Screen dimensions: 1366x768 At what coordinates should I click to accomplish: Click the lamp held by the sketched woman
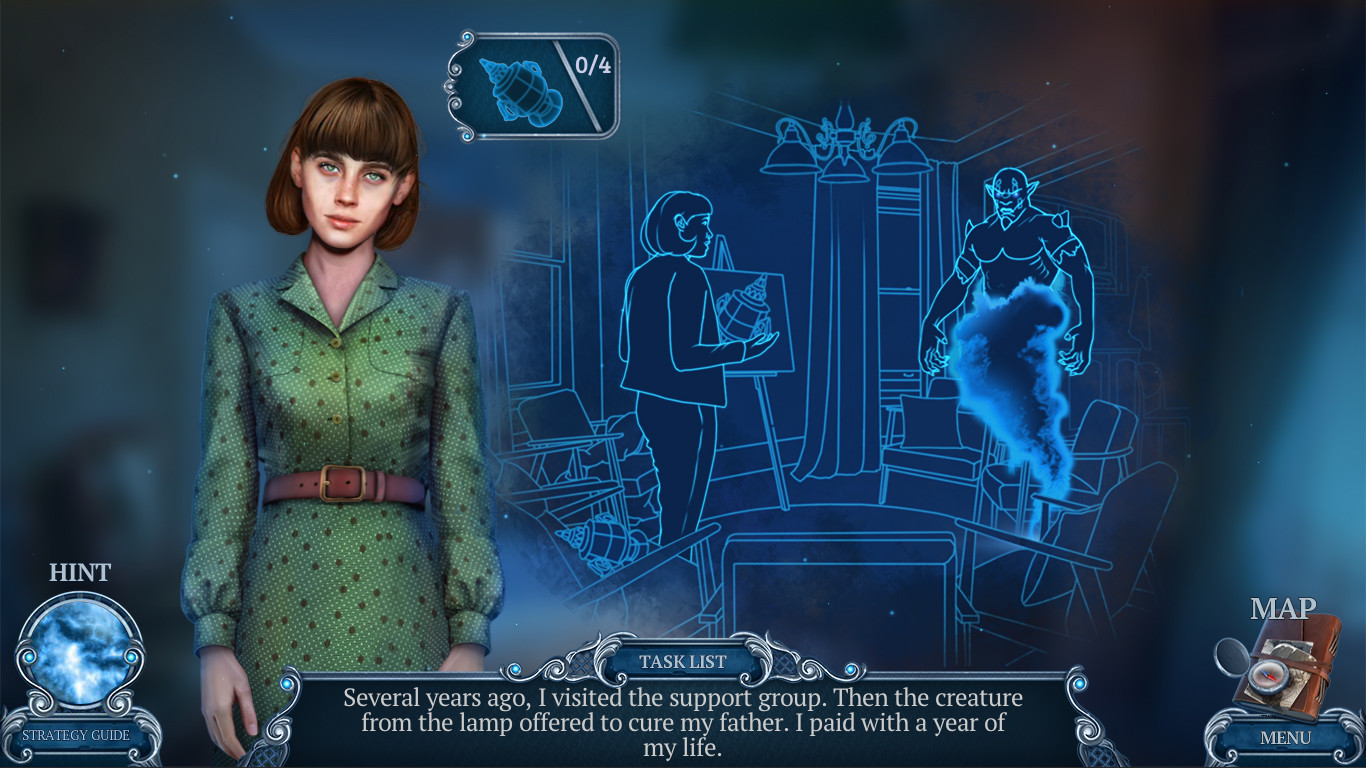[x=745, y=310]
